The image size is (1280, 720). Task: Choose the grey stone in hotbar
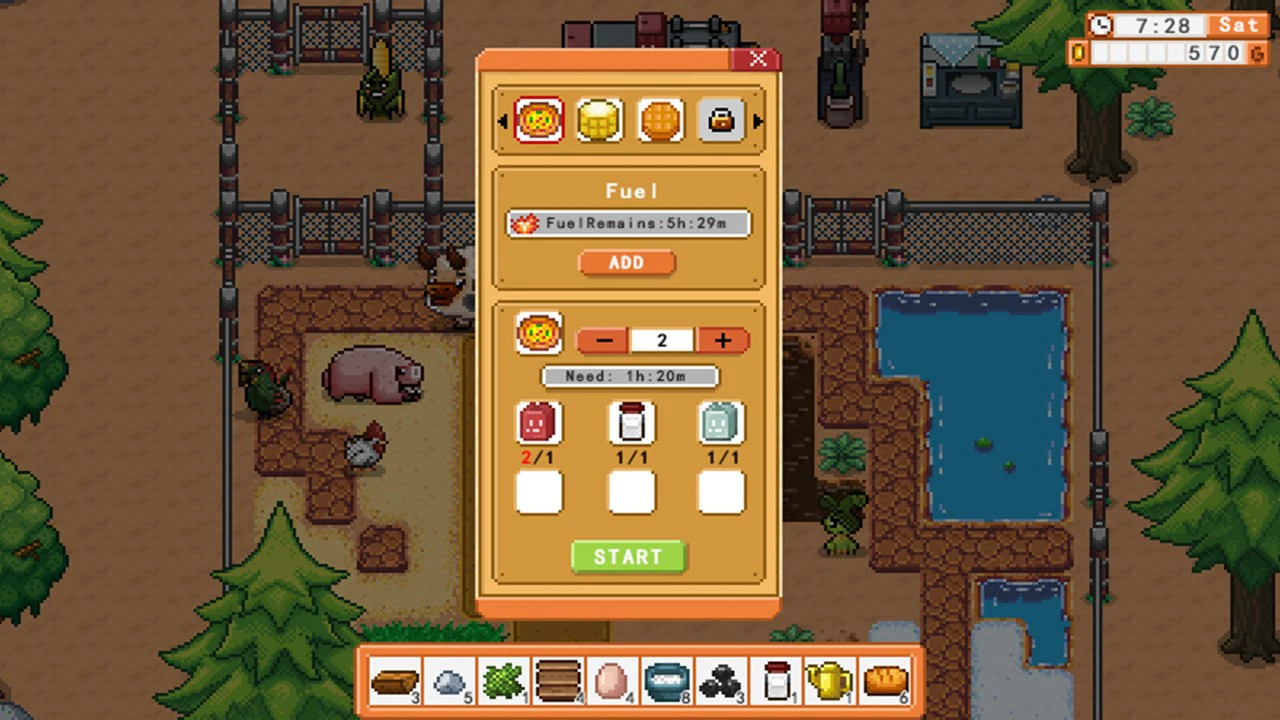(449, 682)
